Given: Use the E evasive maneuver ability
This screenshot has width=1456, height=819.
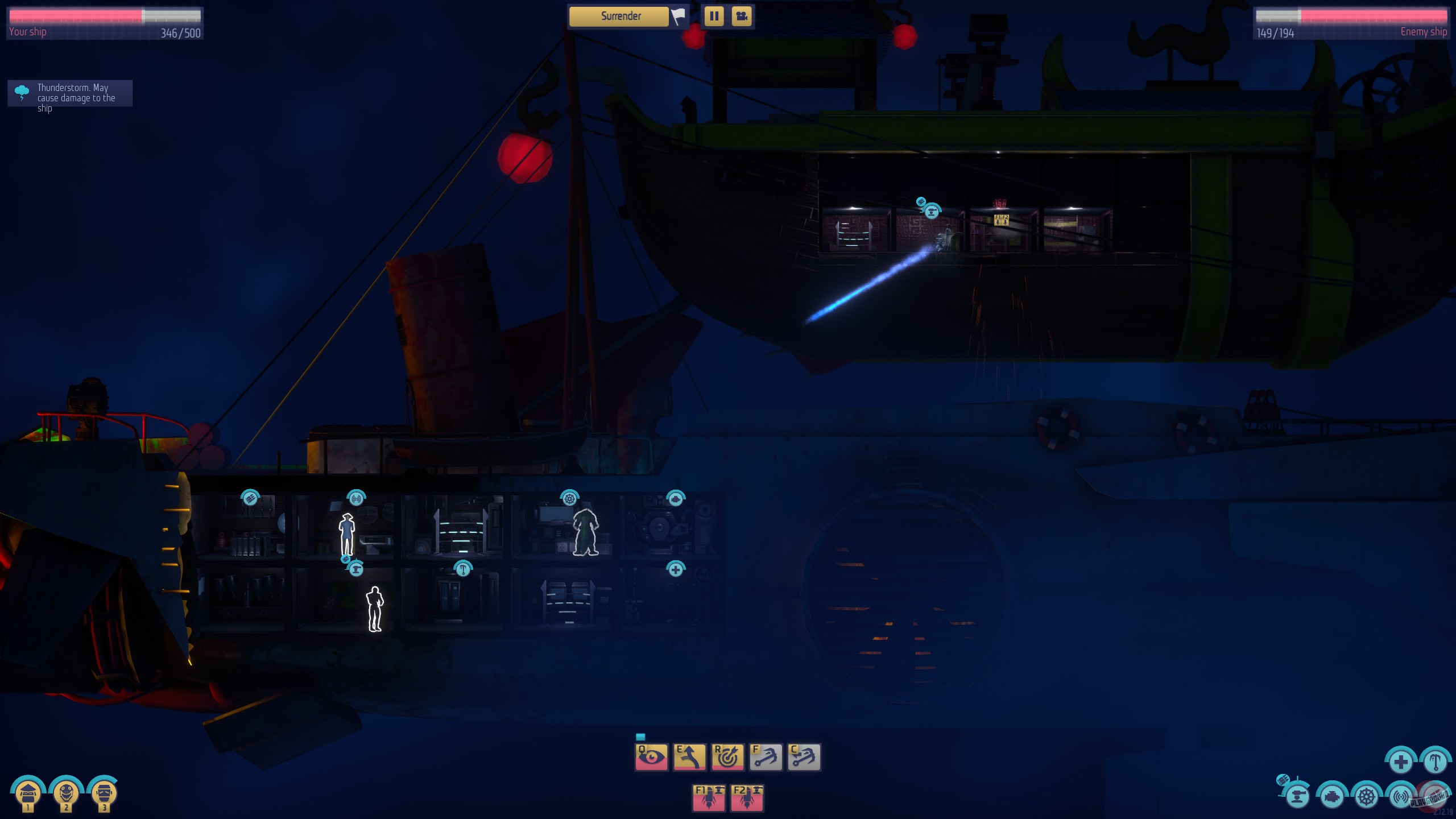Looking at the screenshot, I should 689,757.
